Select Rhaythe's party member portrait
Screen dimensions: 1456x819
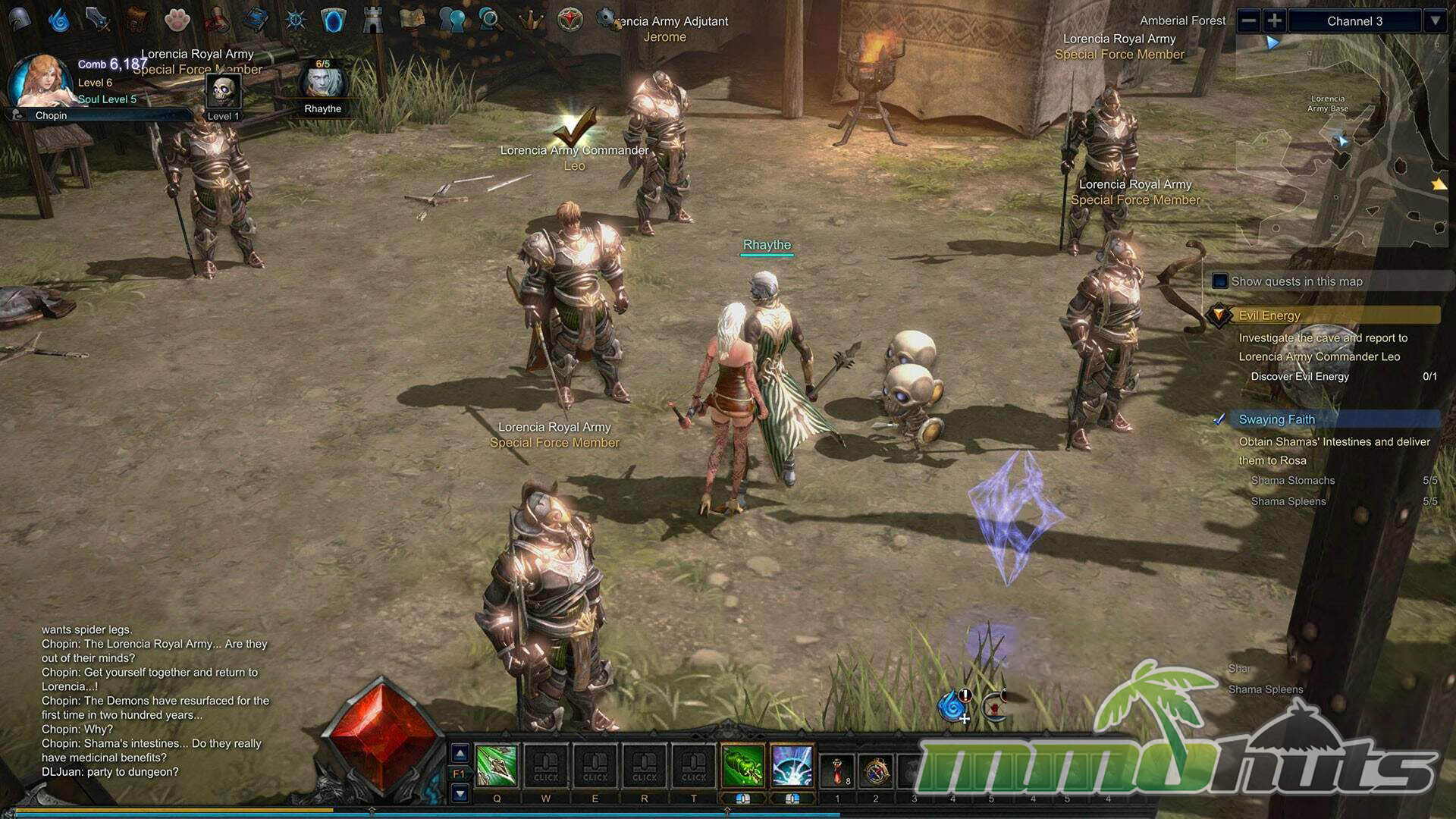(x=323, y=85)
